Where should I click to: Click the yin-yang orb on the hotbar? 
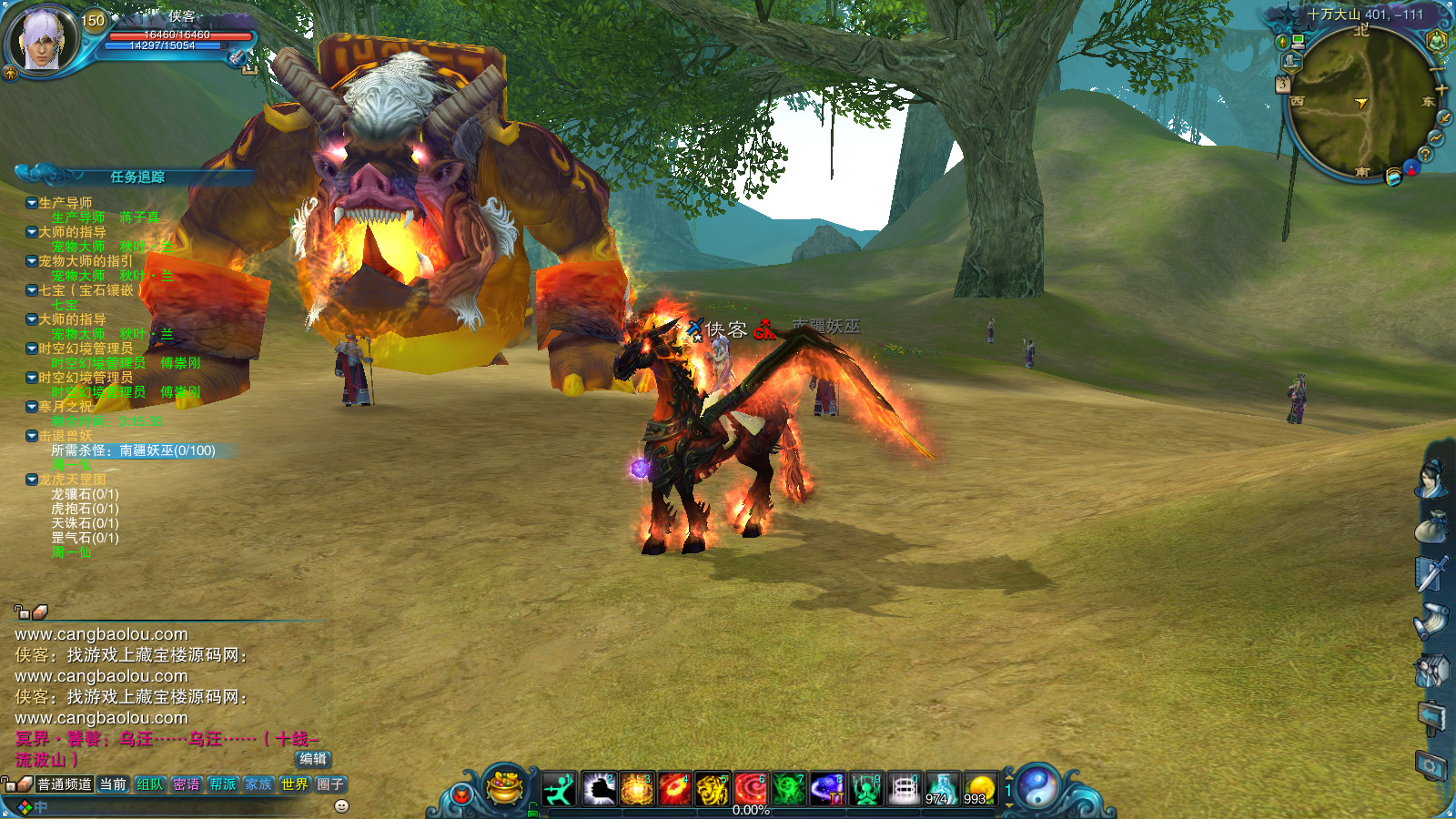pos(1036,787)
